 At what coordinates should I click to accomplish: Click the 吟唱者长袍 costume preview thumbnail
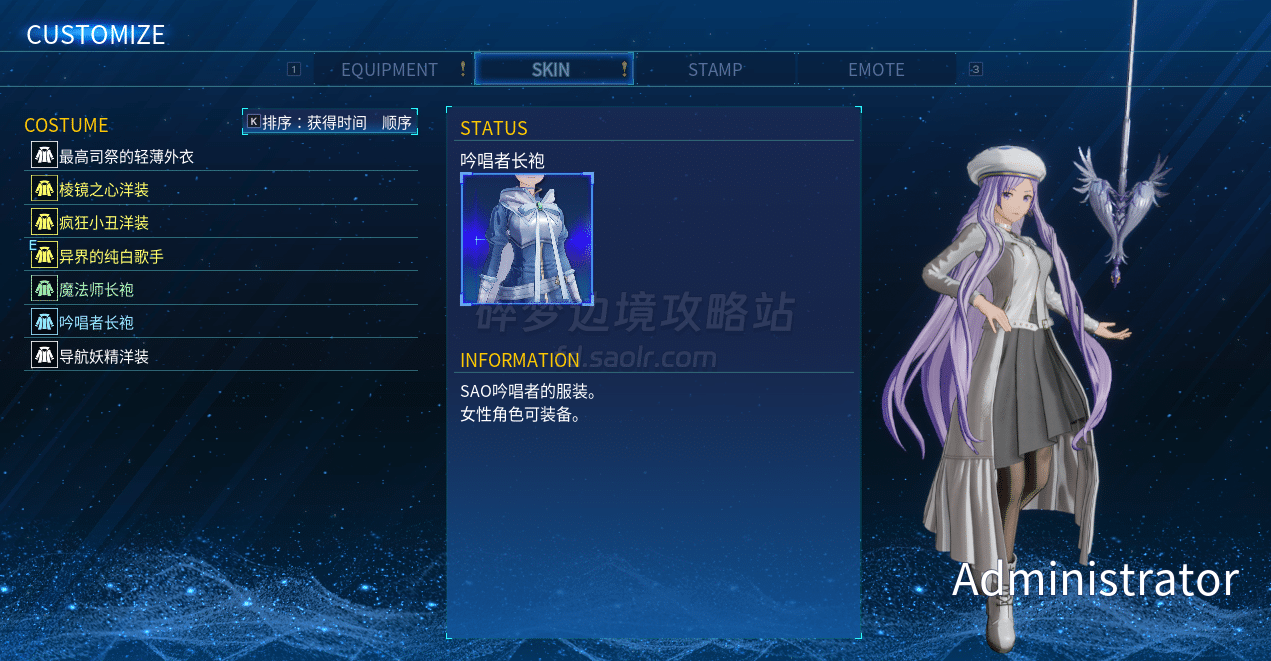[527, 238]
